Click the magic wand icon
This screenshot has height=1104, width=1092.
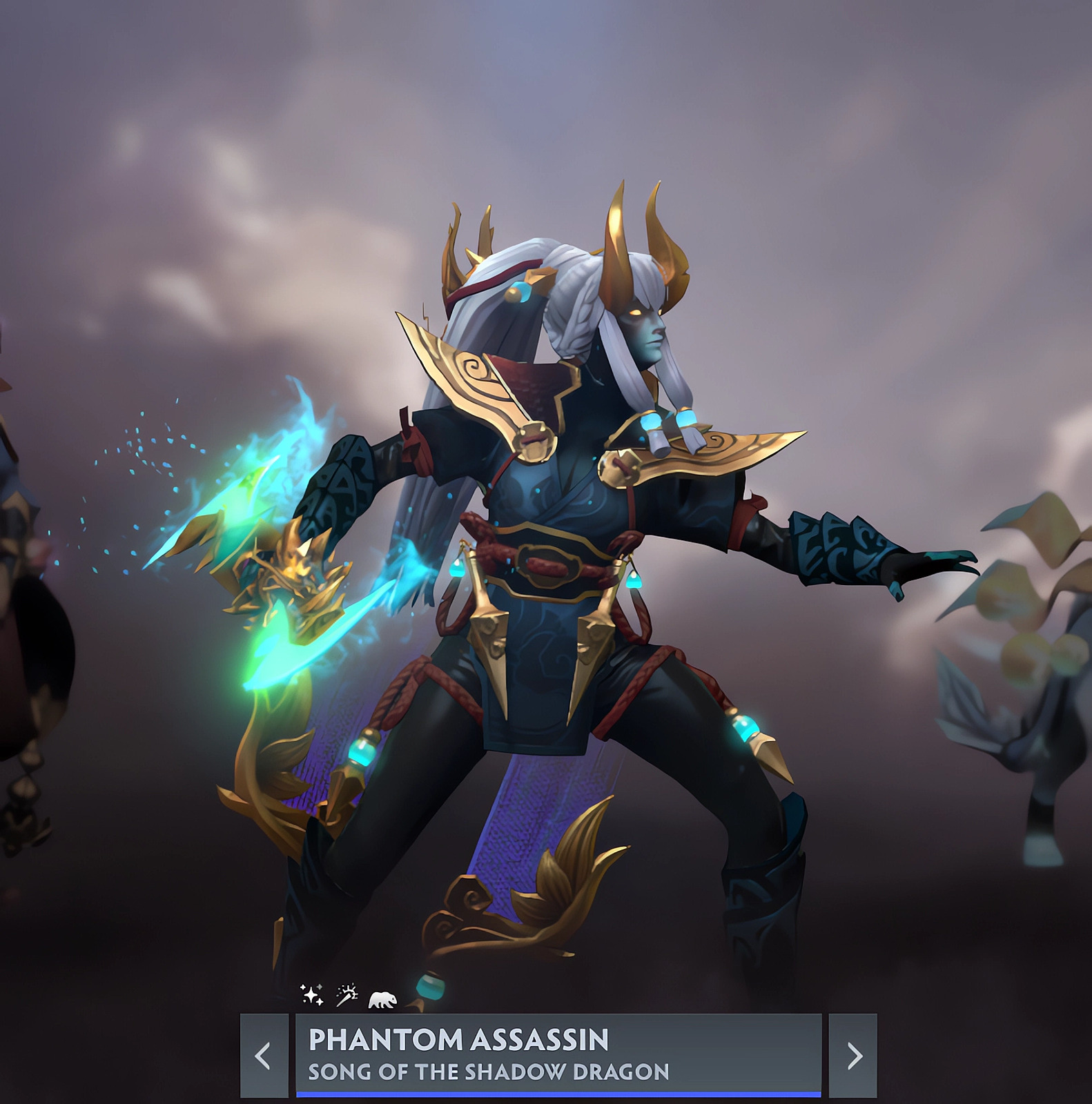click(347, 994)
